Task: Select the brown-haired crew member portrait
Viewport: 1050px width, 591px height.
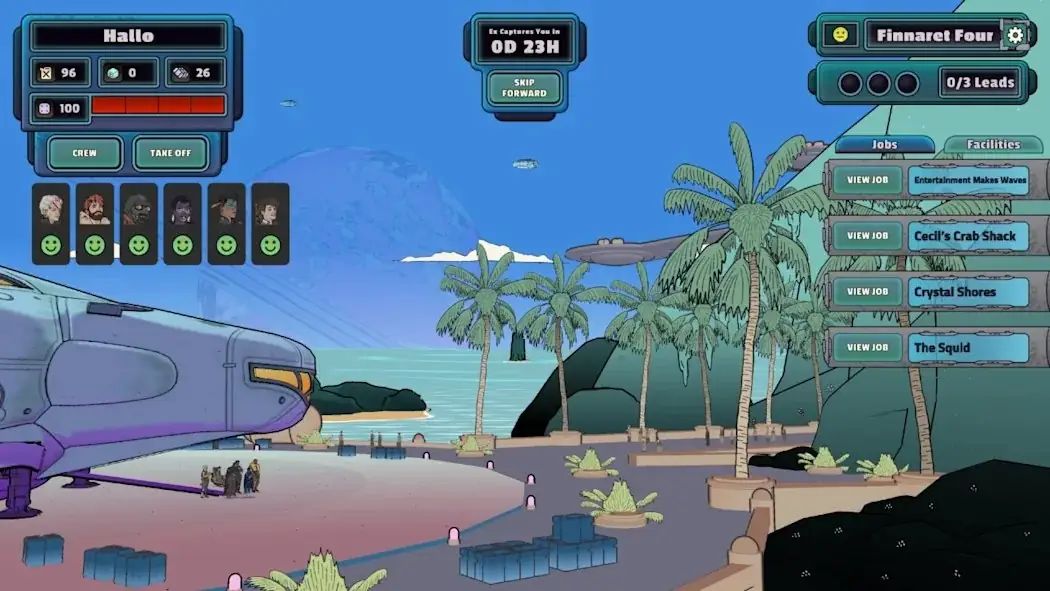Action: [x=270, y=208]
